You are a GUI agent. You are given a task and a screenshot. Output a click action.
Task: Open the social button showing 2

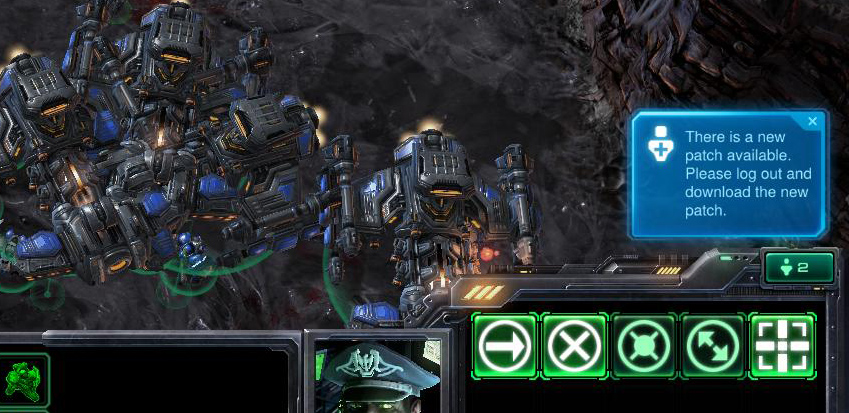point(799,267)
